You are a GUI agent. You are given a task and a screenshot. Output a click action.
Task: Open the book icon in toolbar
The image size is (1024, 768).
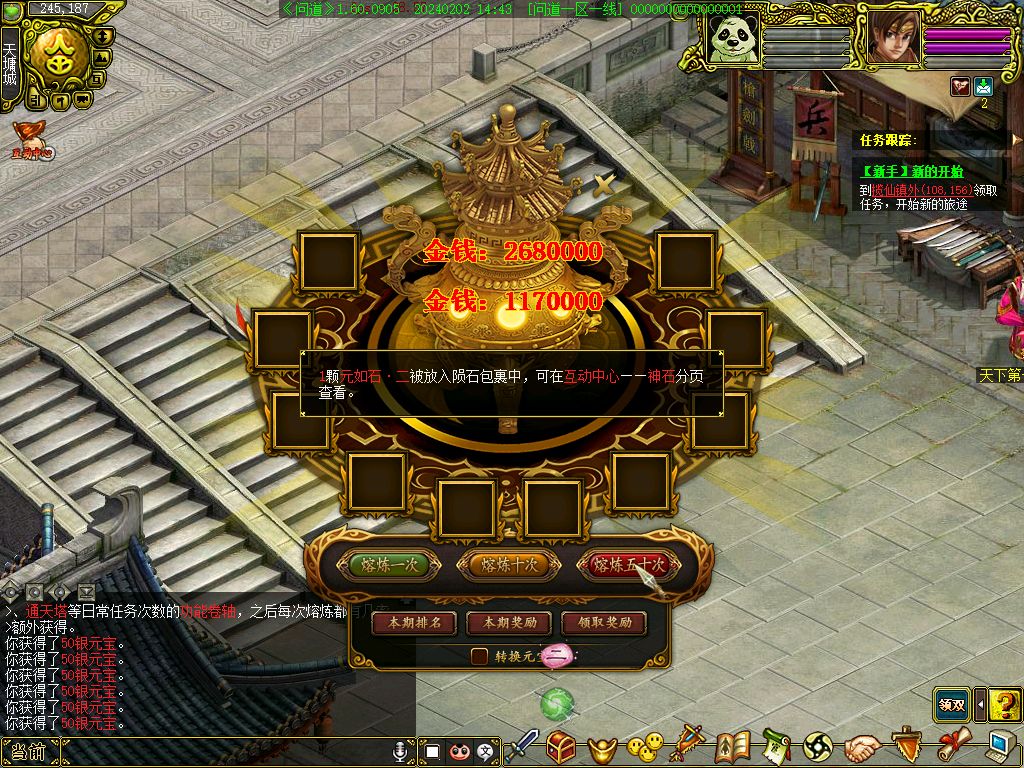click(x=733, y=746)
